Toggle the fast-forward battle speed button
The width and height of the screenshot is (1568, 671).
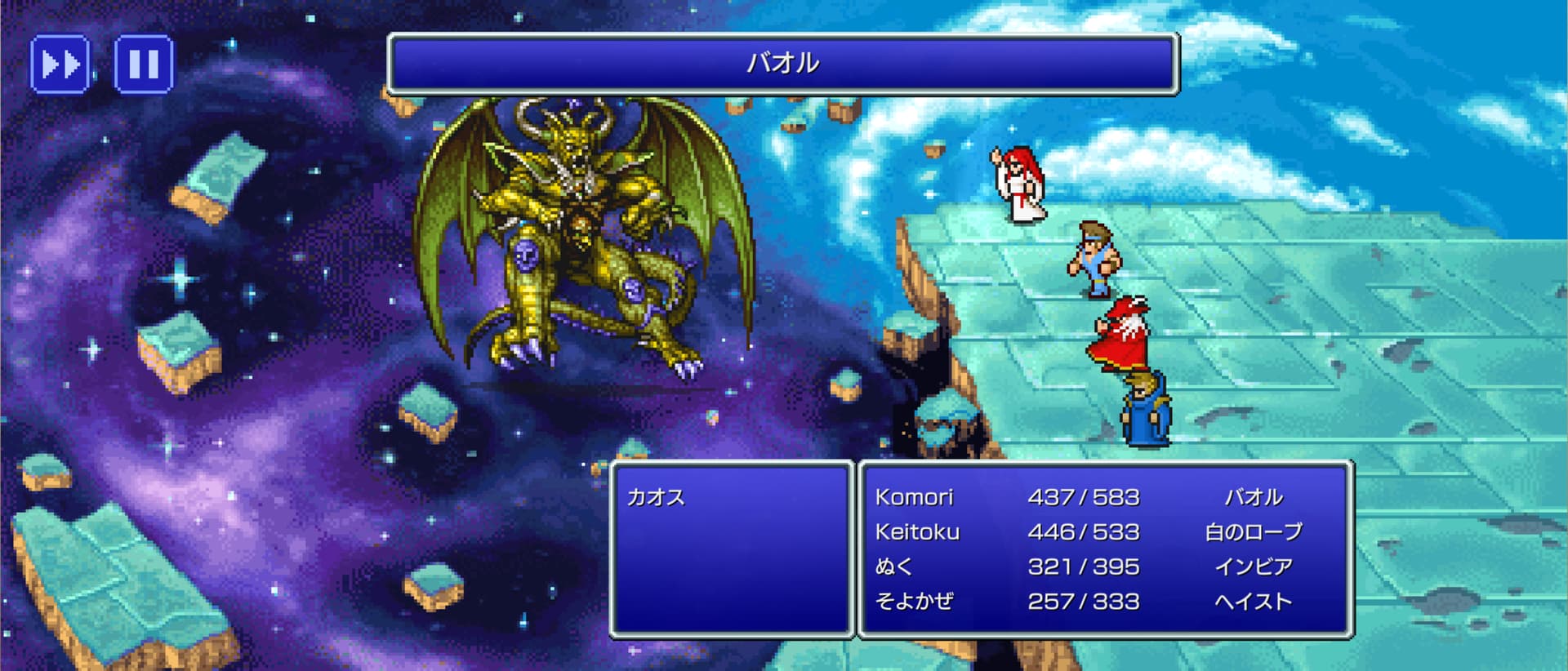click(60, 64)
